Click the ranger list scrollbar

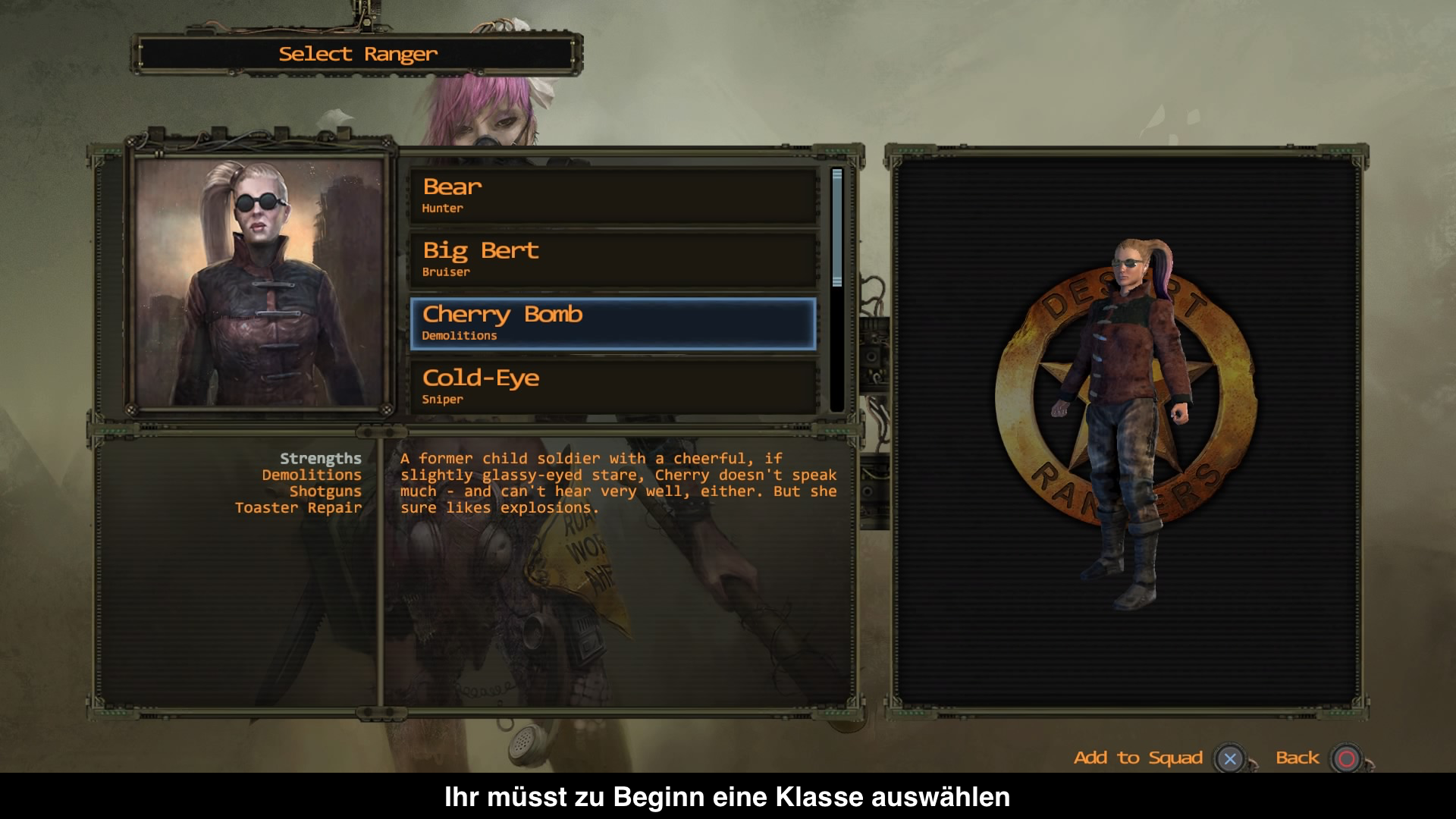(837, 227)
